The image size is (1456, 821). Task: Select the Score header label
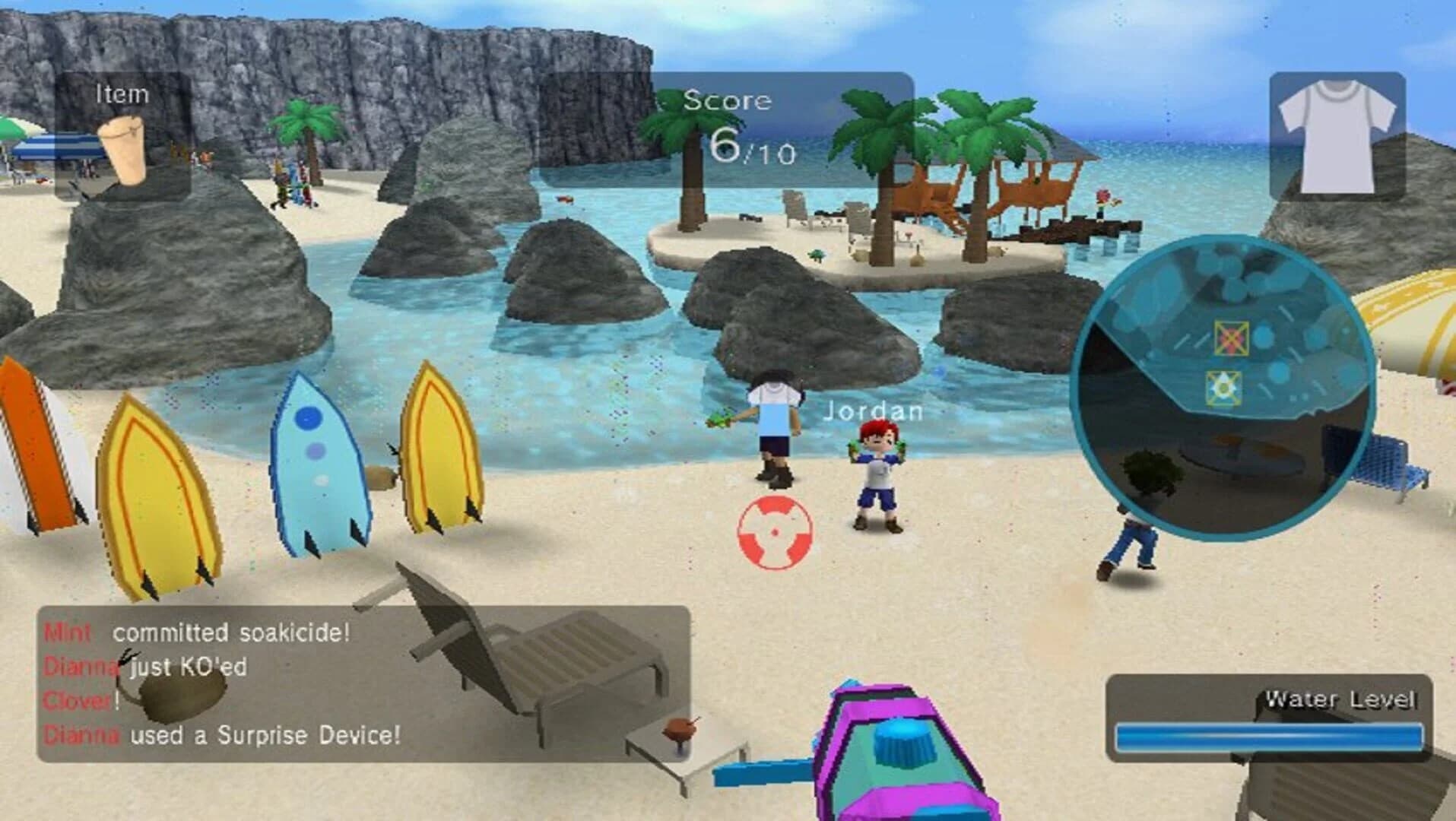click(x=728, y=100)
